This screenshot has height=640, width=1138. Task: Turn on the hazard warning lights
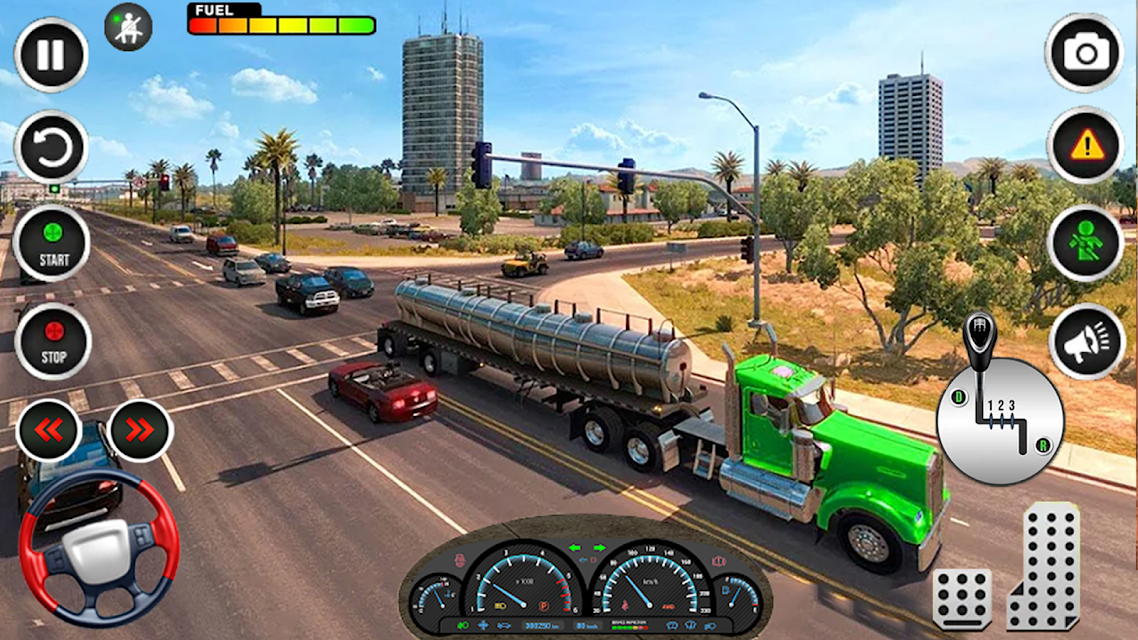1085,146
